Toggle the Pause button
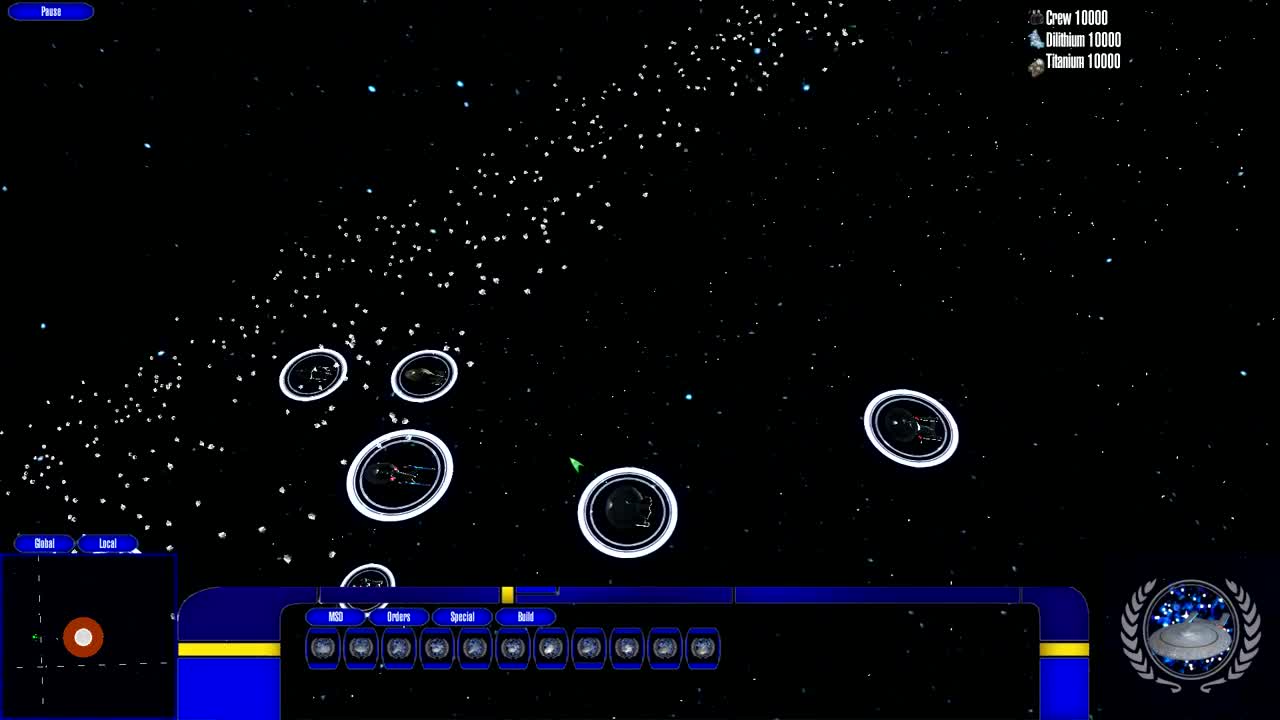 pos(49,11)
